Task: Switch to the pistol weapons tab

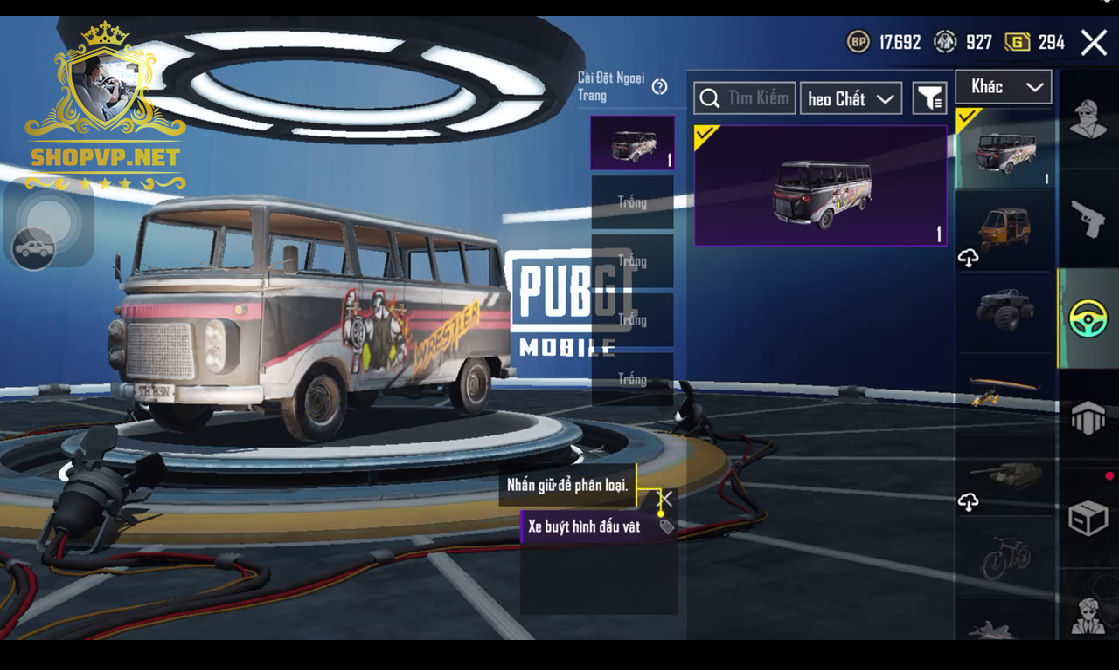Action: (1088, 218)
